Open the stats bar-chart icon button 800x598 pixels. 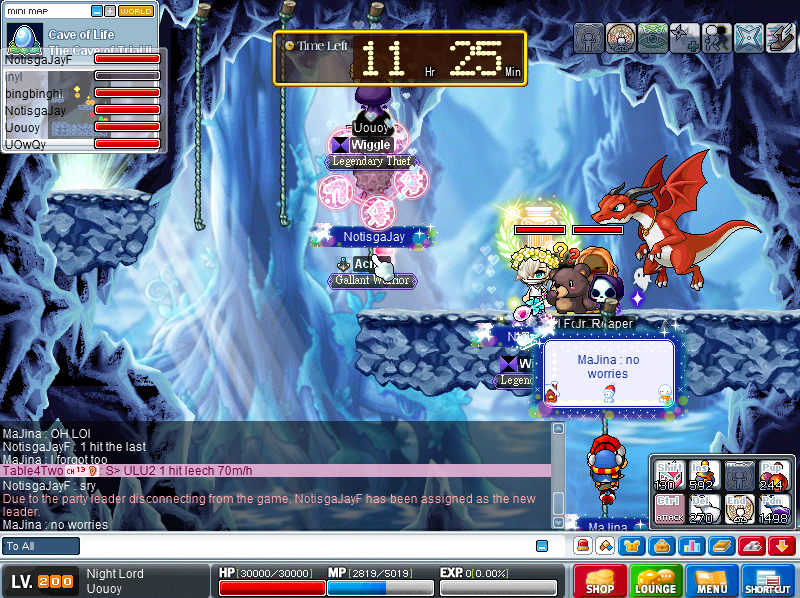[x=690, y=546]
